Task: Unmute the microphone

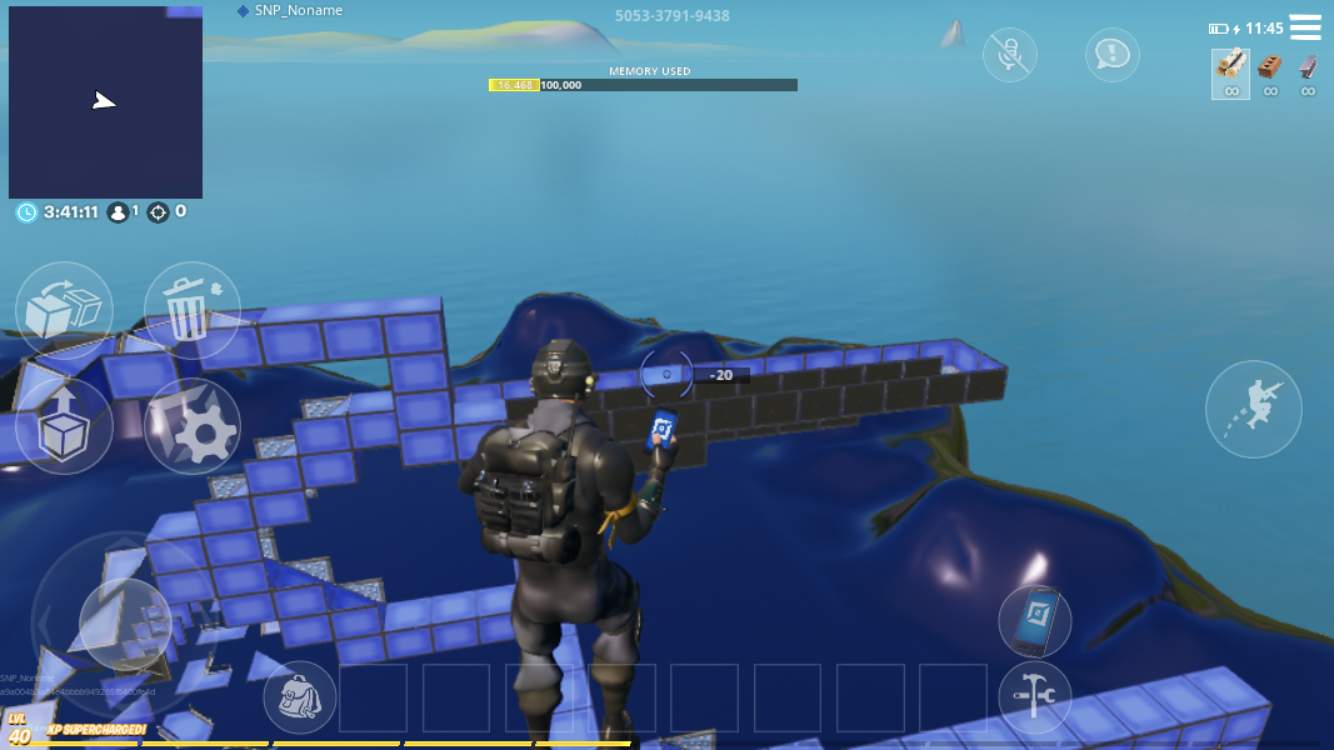Action: 1009,55
